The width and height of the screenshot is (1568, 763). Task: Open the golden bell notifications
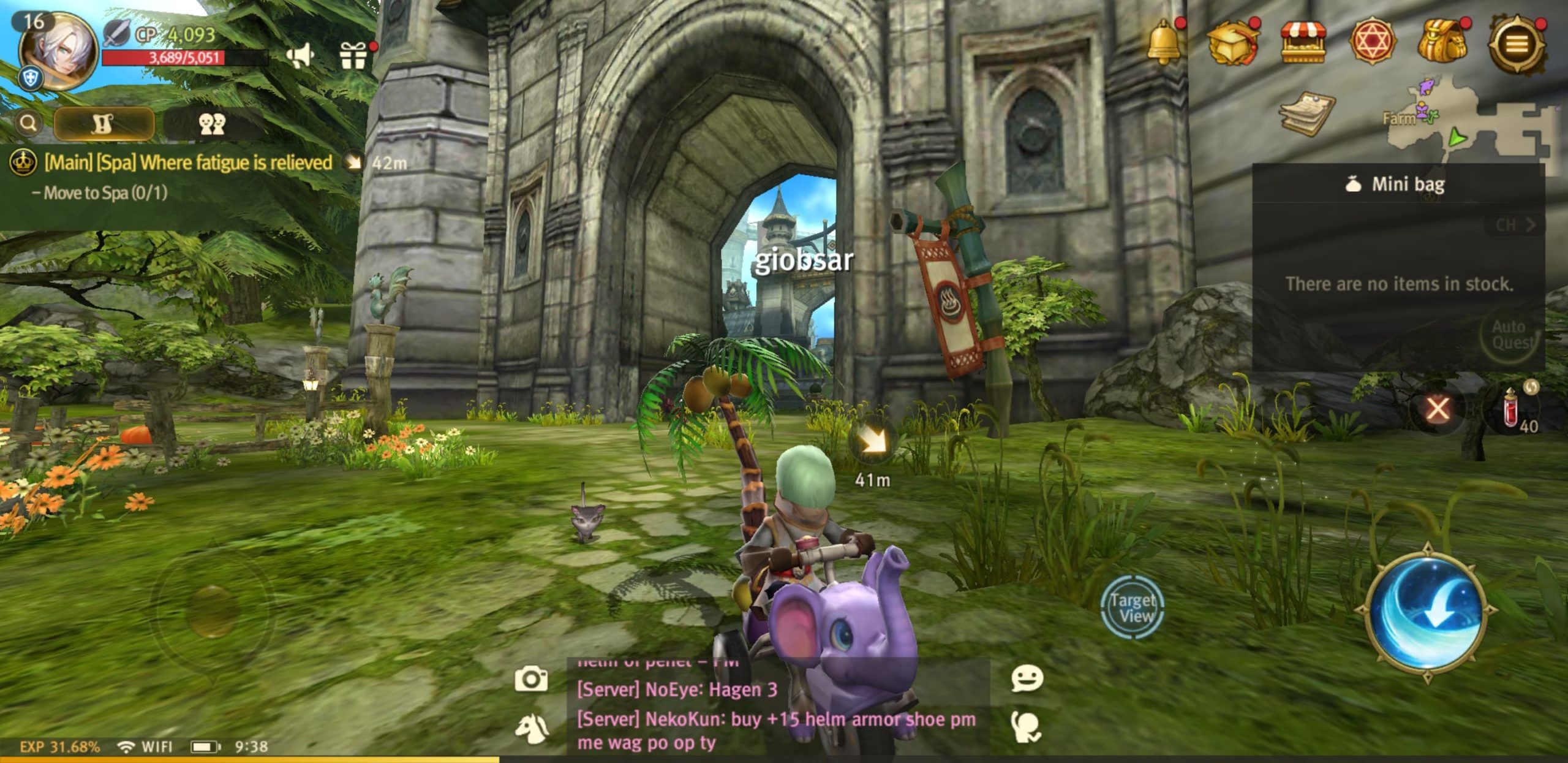[1163, 42]
